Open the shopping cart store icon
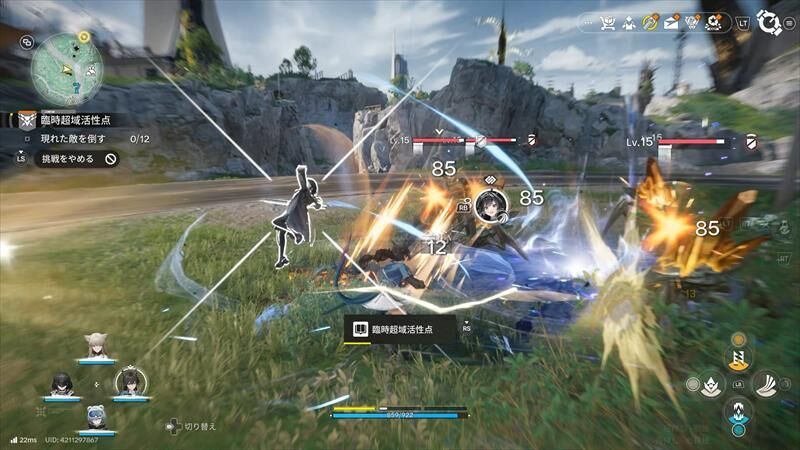This screenshot has height=450, width=800. click(606, 22)
